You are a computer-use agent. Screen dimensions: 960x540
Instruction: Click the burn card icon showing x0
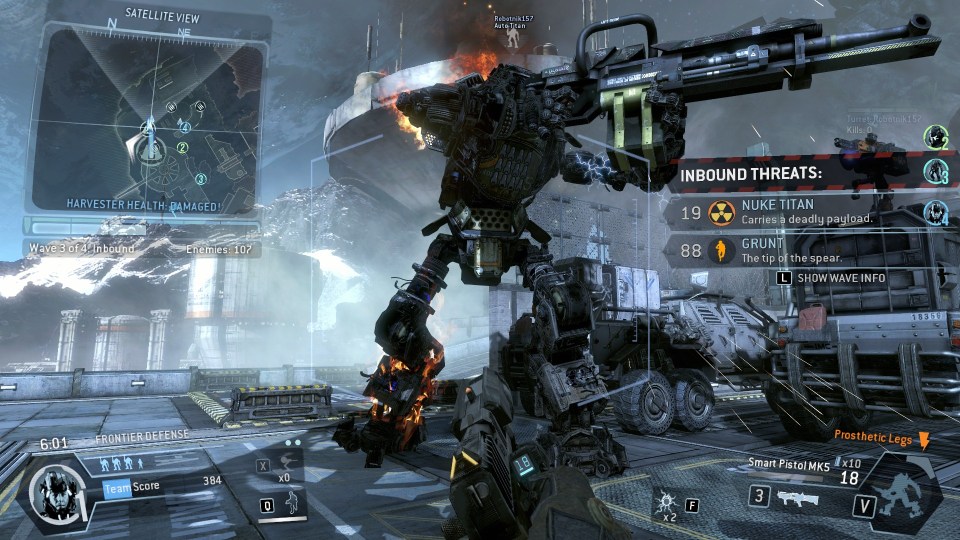285,465
